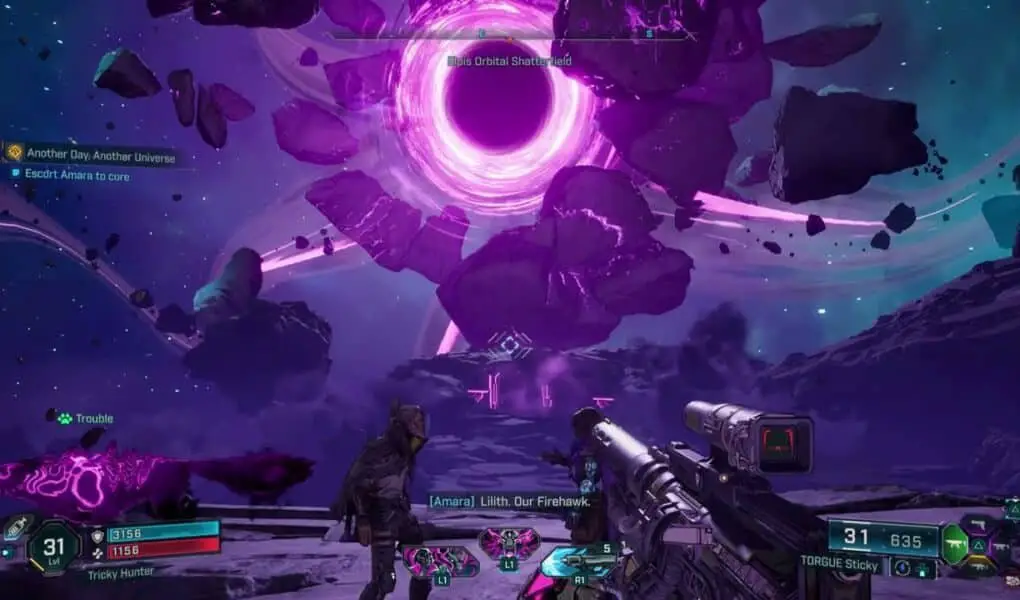Viewport: 1020px width, 600px height.
Task: Click the compass bar at the top
Action: tap(508, 35)
